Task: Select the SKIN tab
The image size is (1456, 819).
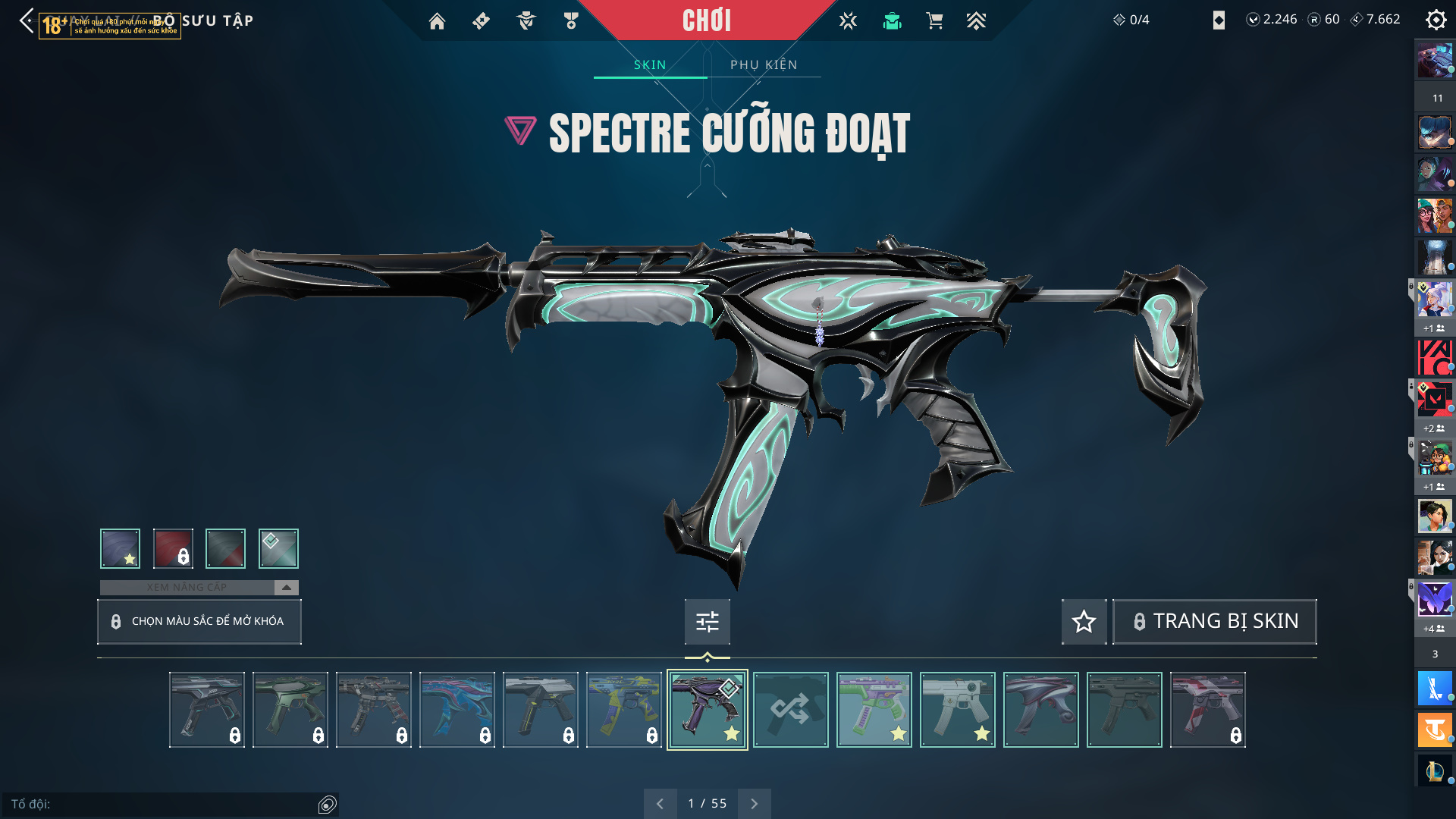Action: (x=650, y=65)
